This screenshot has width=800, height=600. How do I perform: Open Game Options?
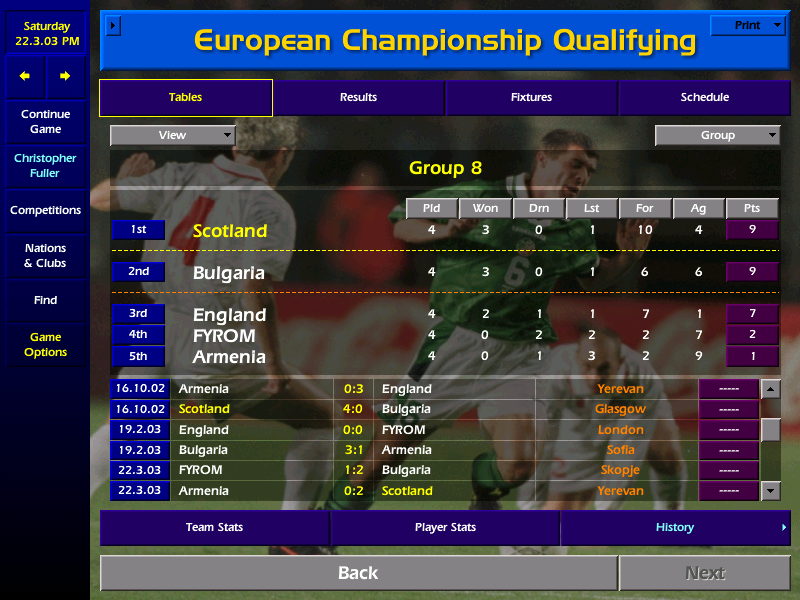pos(45,345)
